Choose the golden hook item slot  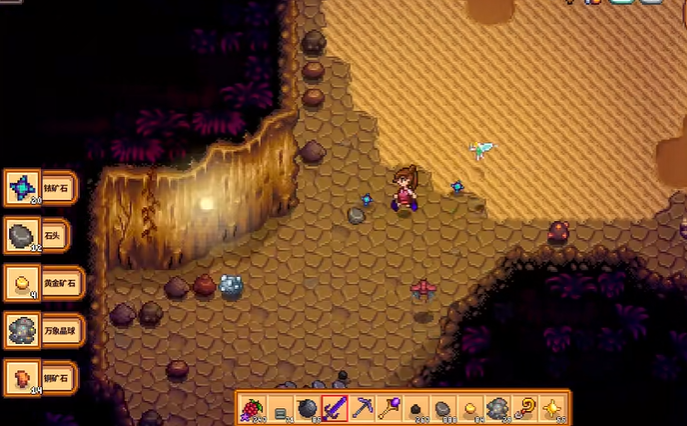[x=524, y=408]
